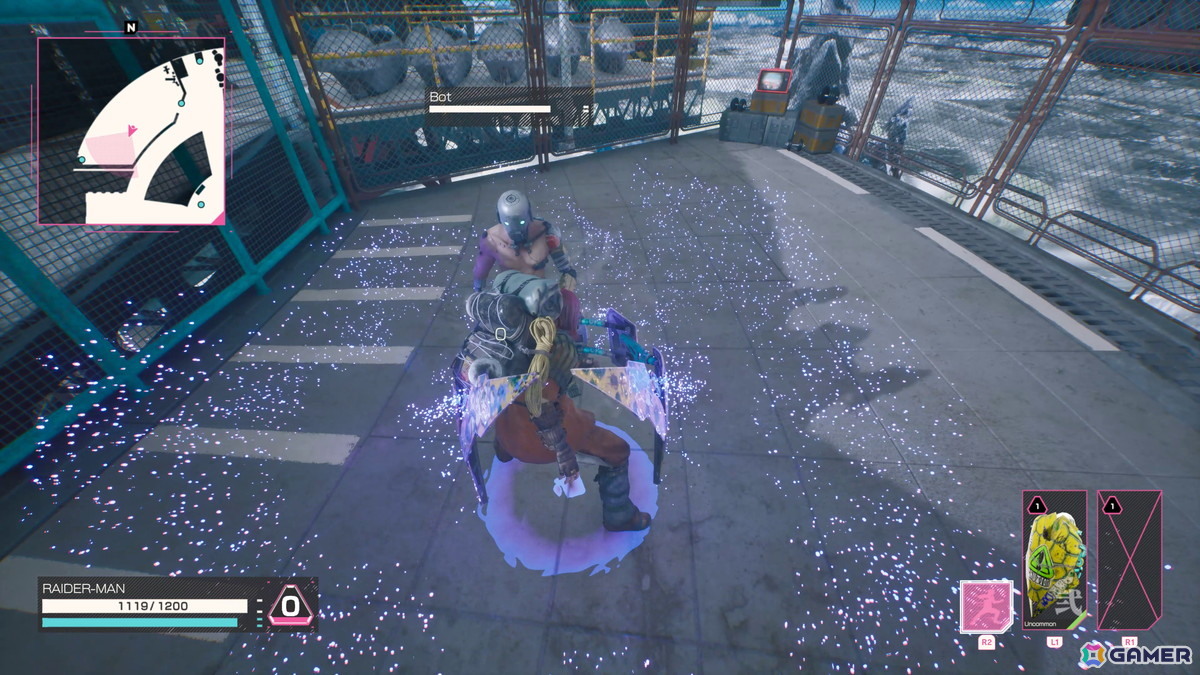This screenshot has width=1200, height=675.
Task: Open the minimap in the corner
Action: coord(131,131)
